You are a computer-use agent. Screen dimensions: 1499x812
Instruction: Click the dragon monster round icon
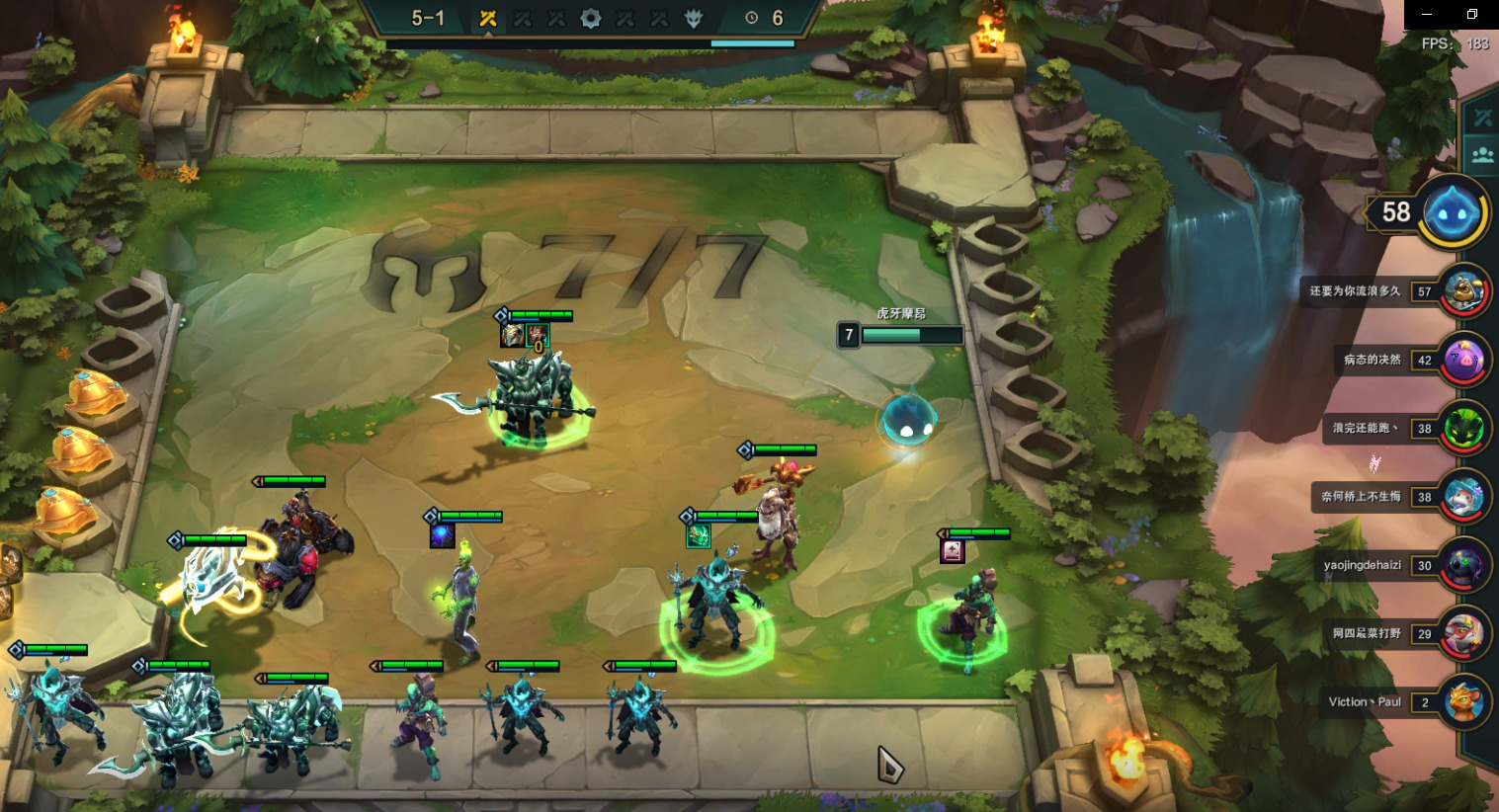coord(694,18)
